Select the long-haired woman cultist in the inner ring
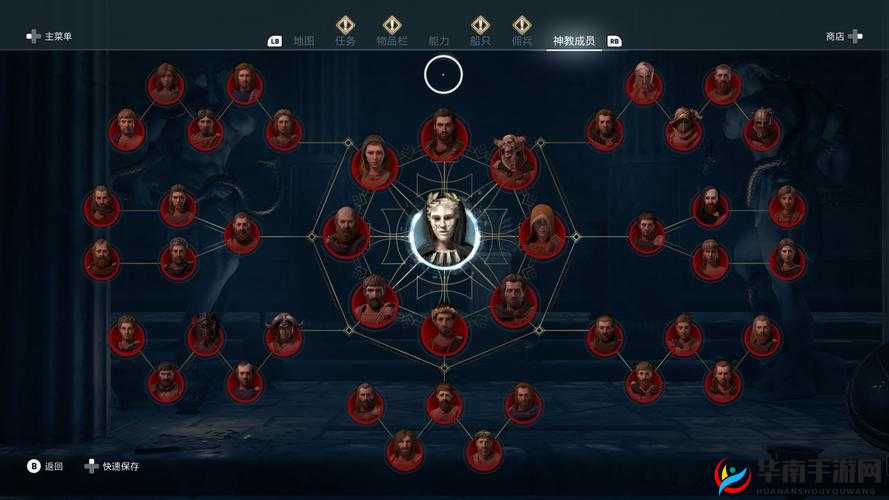Screen dimensions: 889x500 tap(374, 163)
